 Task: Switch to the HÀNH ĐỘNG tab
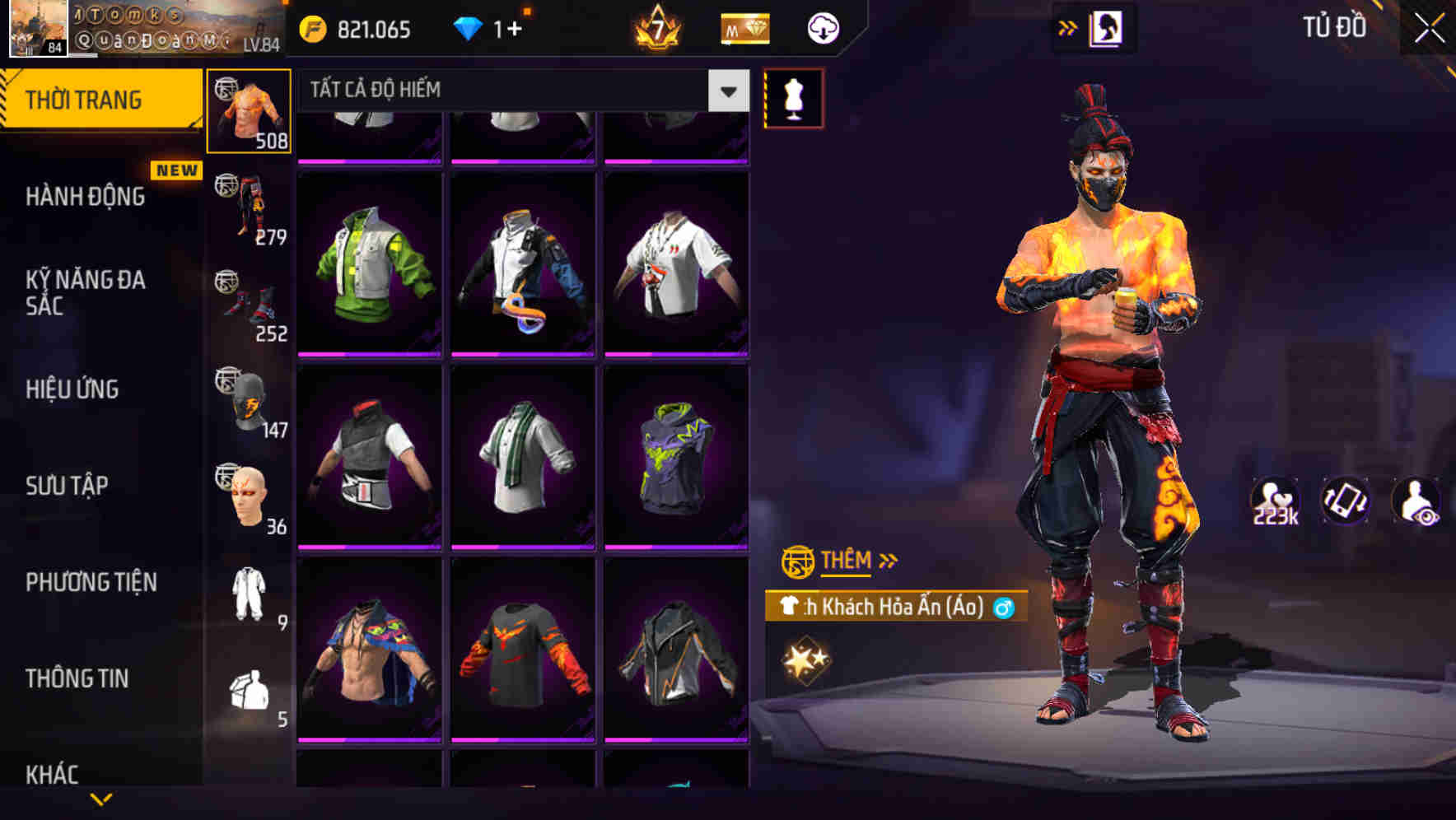tap(86, 197)
